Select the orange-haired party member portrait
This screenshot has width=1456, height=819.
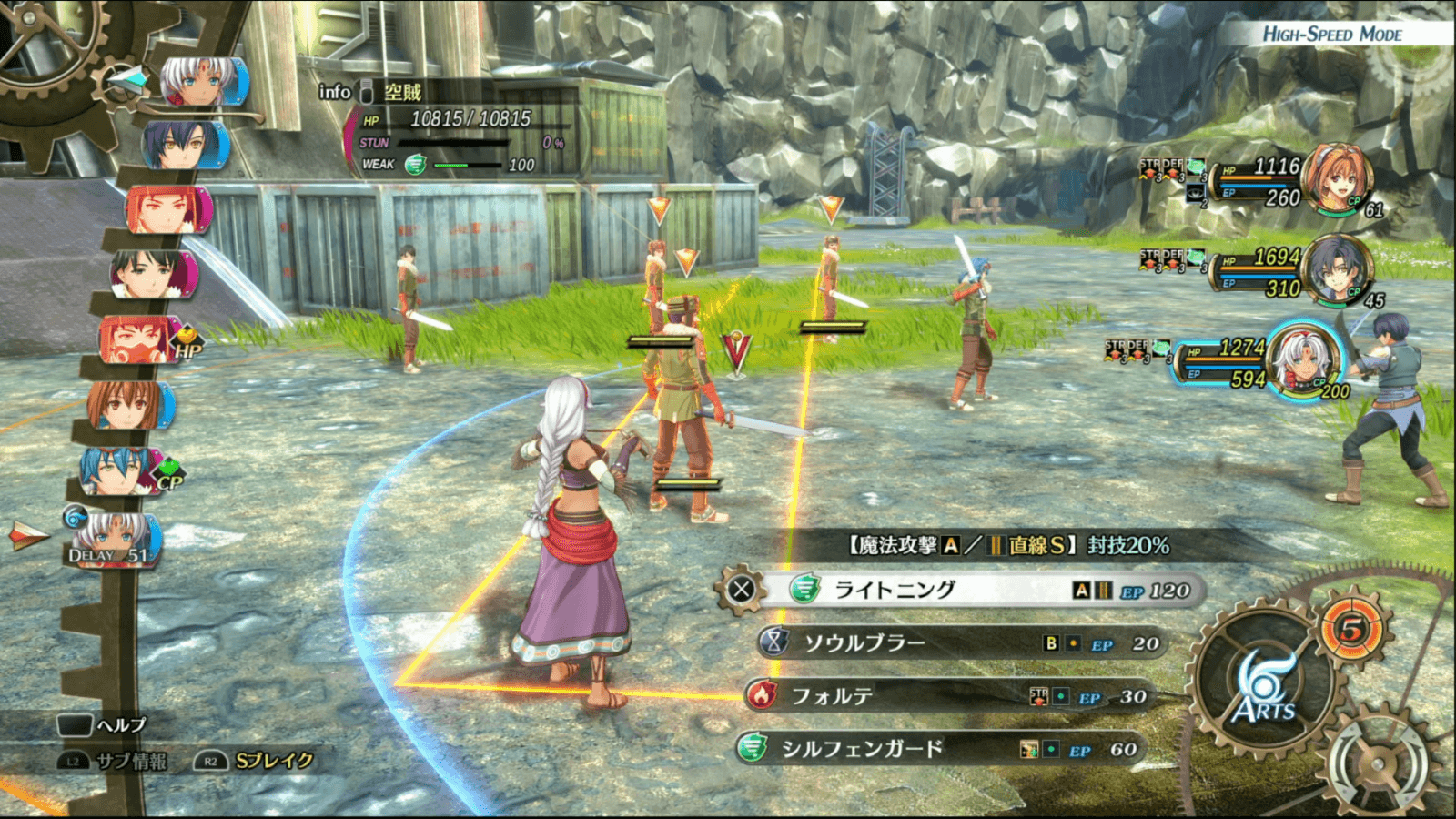pyautogui.click(x=1336, y=177)
